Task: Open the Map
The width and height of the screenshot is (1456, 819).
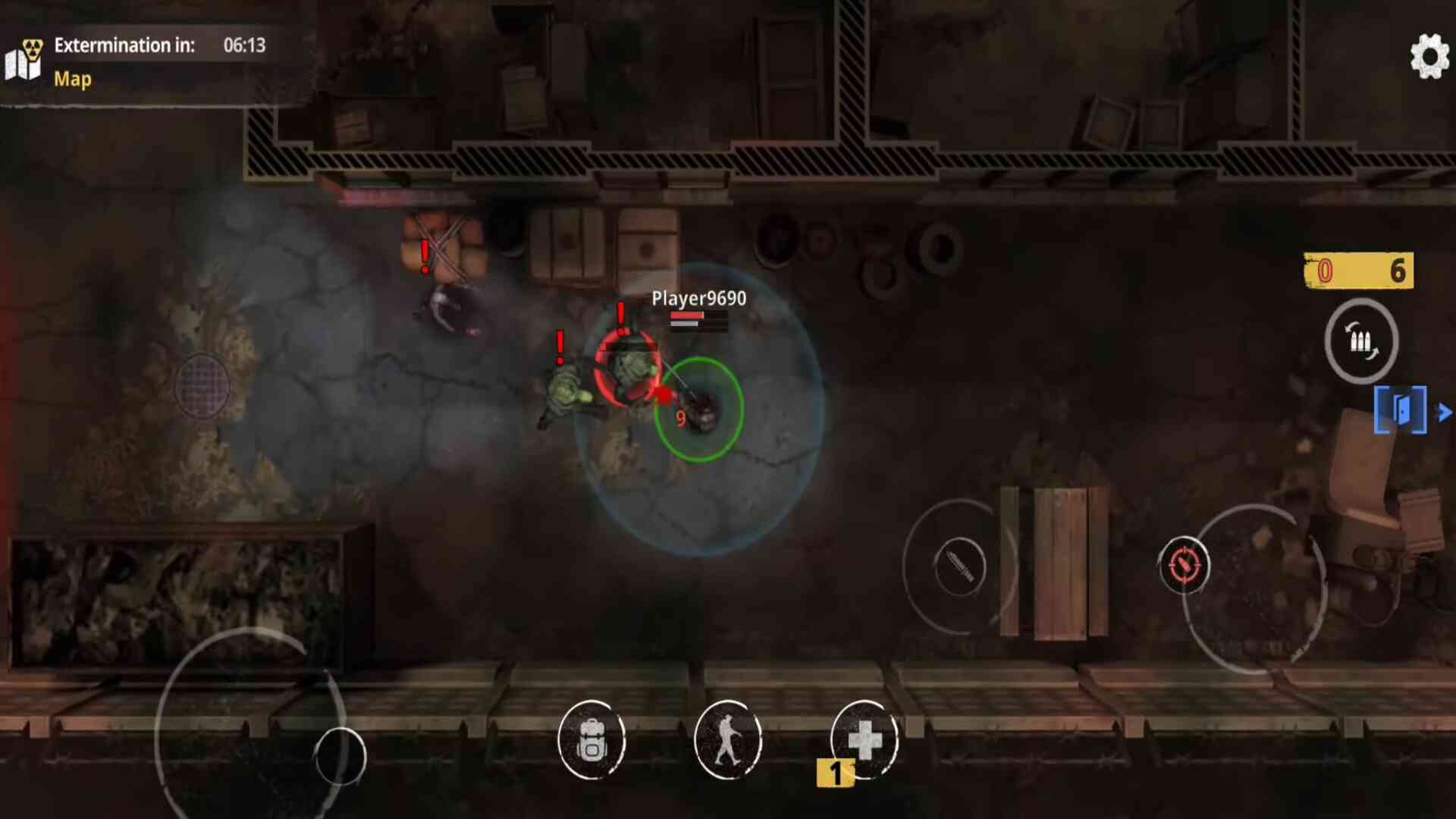Action: click(71, 79)
